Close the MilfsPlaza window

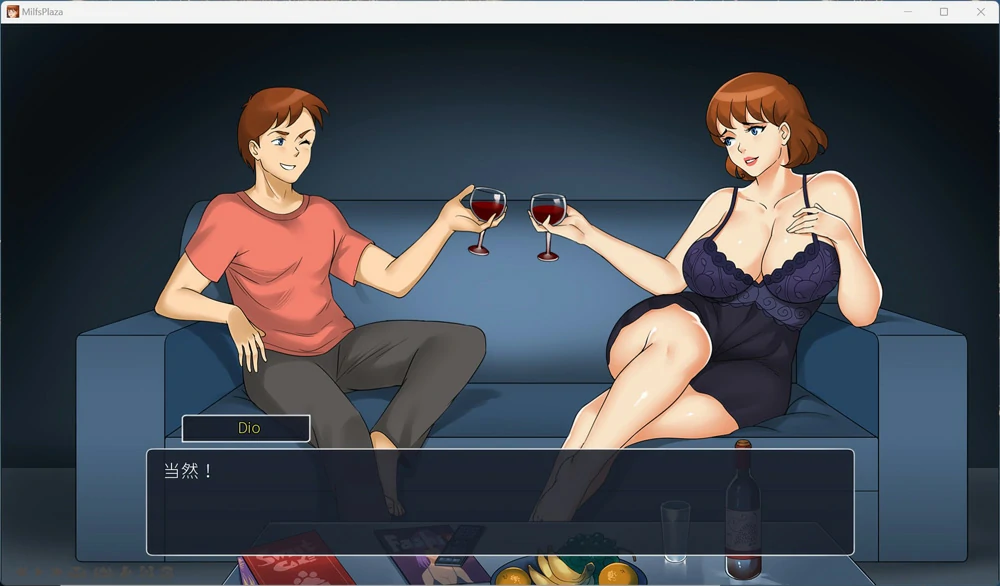(x=980, y=12)
